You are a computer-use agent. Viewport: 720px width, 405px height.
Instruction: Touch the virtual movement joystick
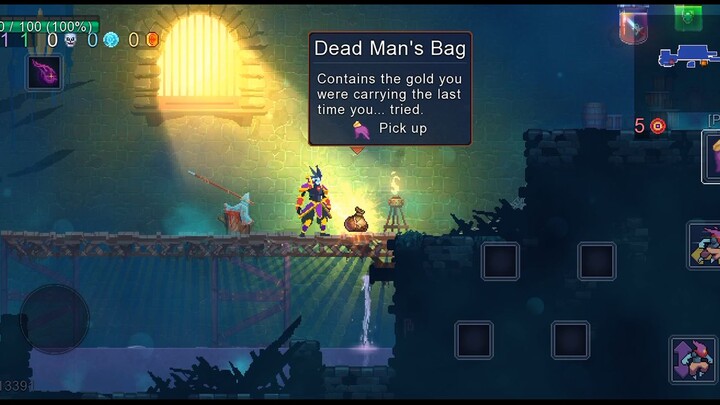[x=55, y=317]
